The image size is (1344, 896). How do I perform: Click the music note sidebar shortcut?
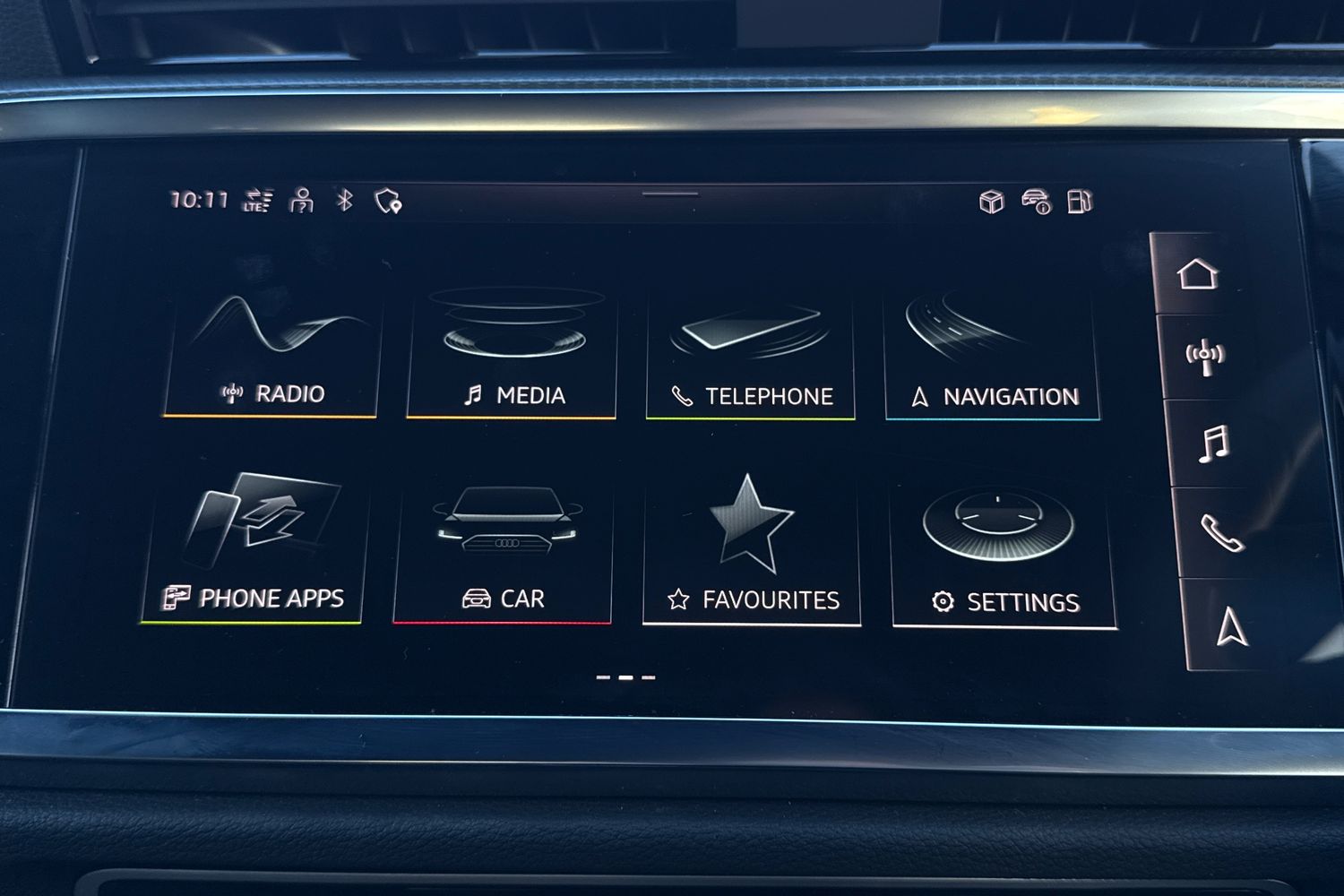tap(1213, 444)
